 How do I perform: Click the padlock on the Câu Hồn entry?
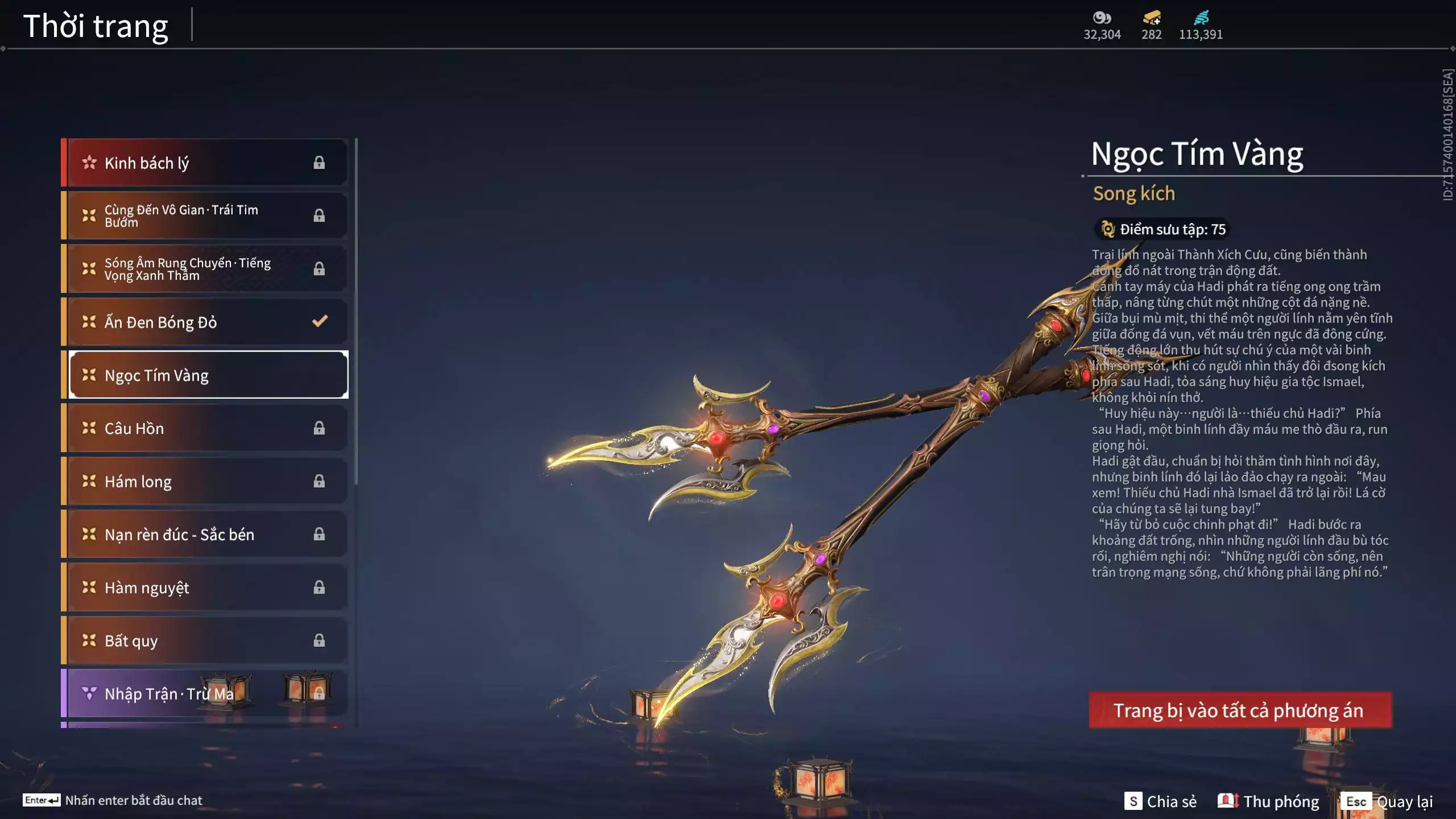319,428
